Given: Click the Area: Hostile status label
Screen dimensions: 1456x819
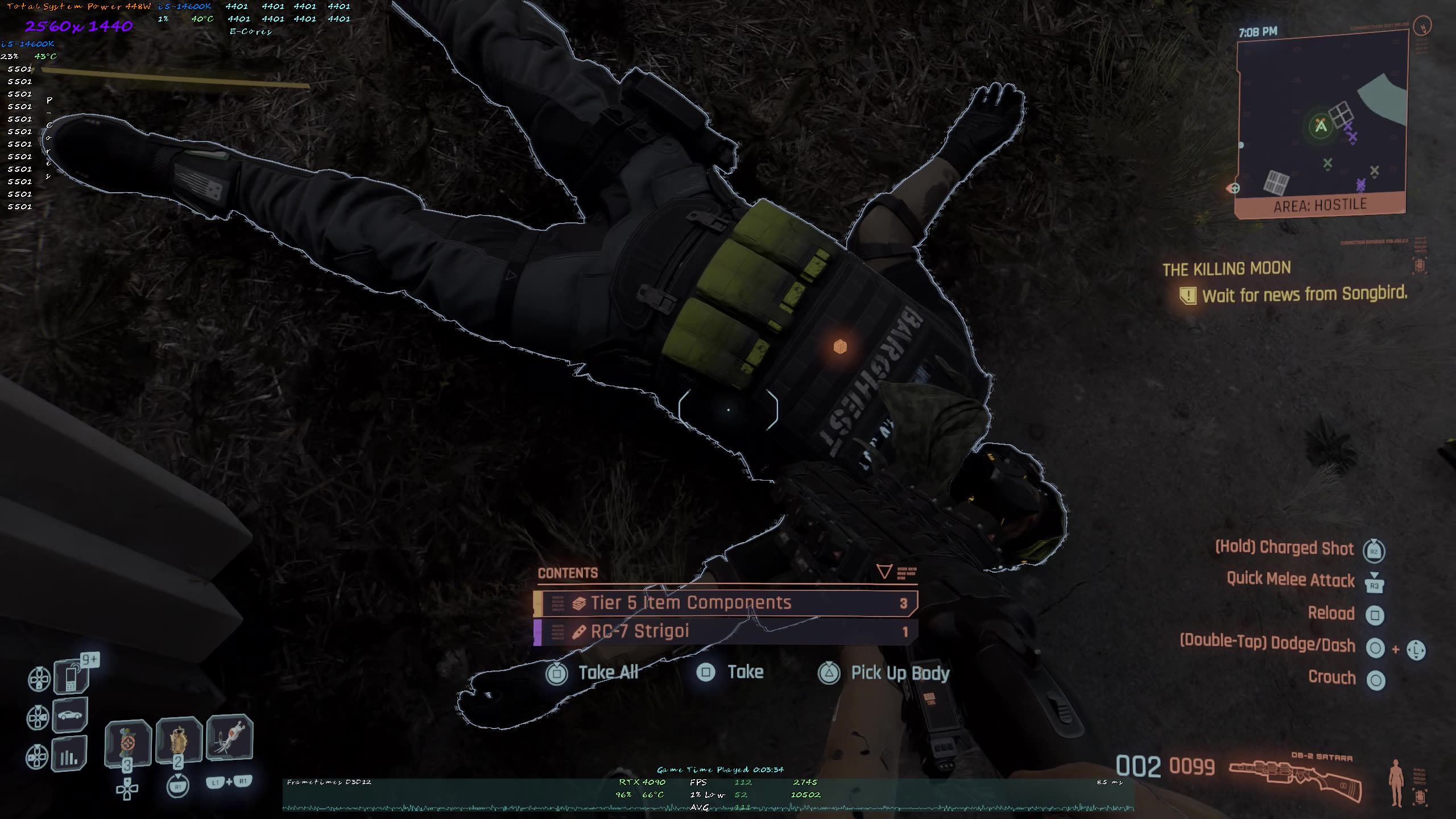Looking at the screenshot, I should click(1319, 205).
